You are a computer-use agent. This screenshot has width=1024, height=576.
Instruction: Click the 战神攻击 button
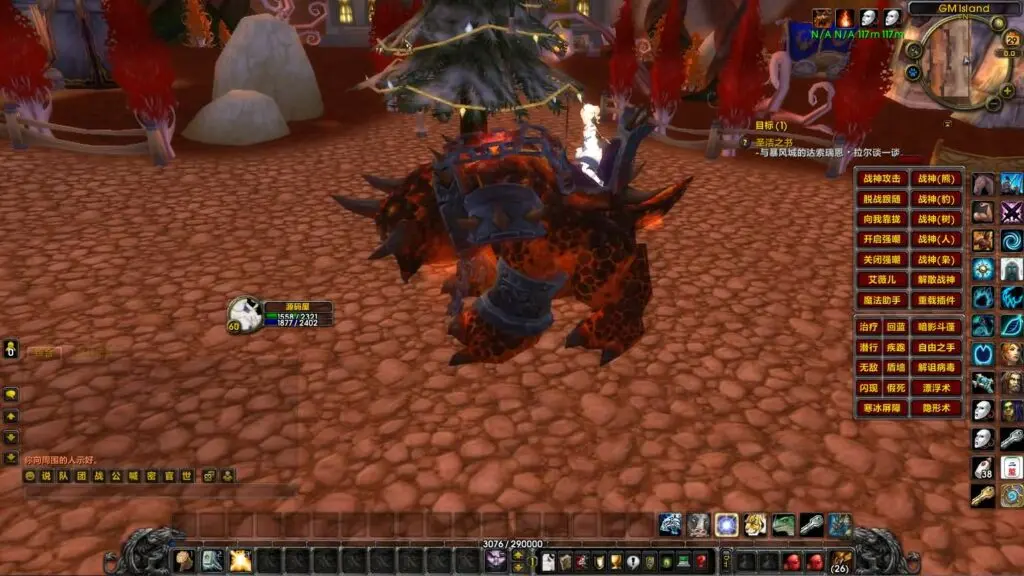point(881,179)
